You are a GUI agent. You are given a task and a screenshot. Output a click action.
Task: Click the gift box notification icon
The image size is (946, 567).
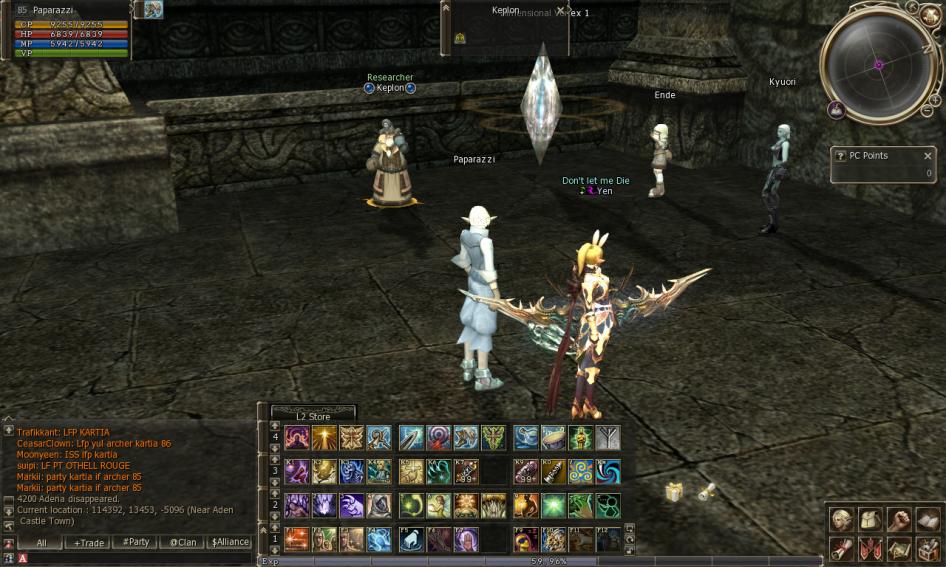(x=675, y=492)
